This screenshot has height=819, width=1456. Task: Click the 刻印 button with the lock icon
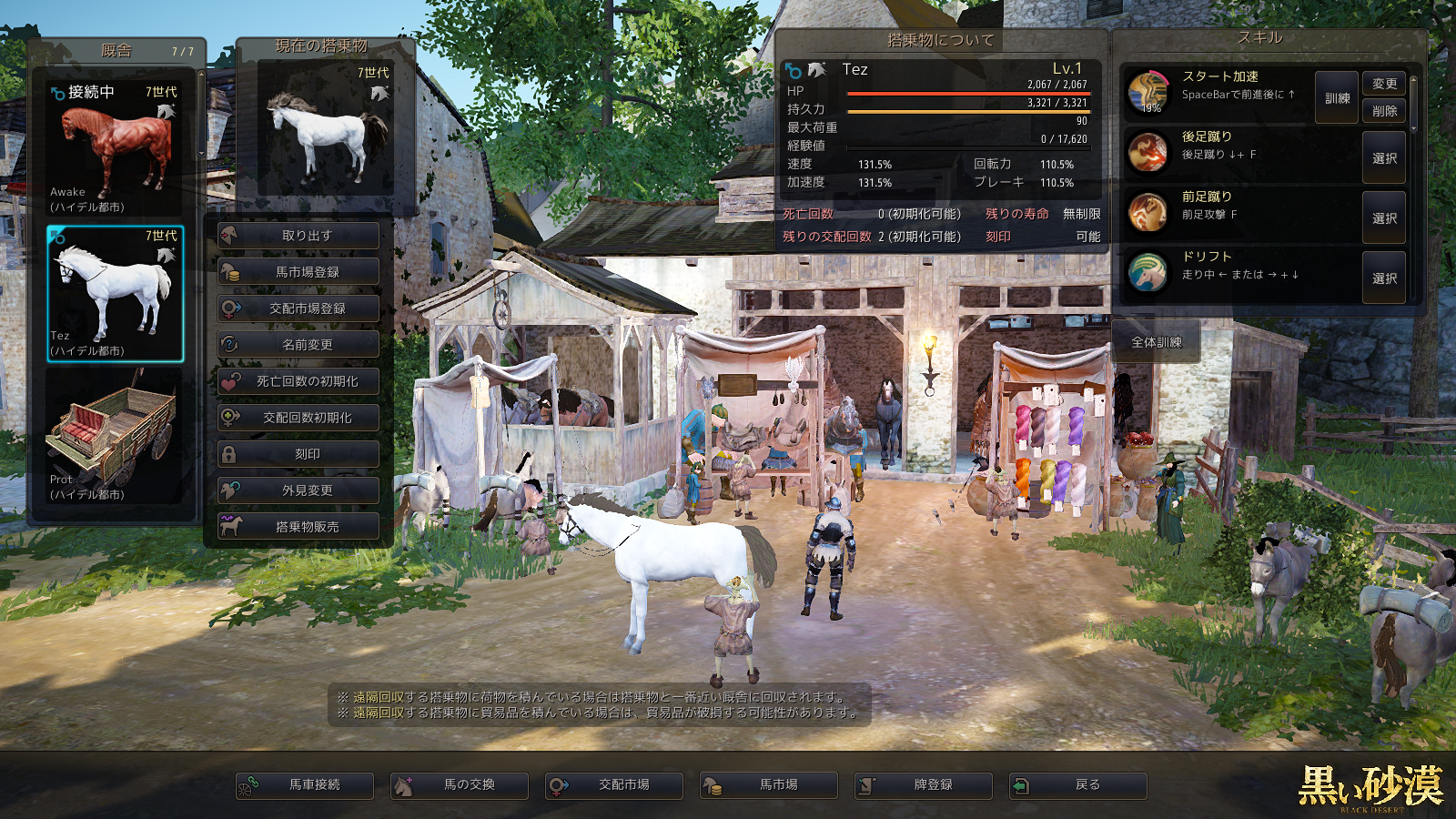pos(298,454)
